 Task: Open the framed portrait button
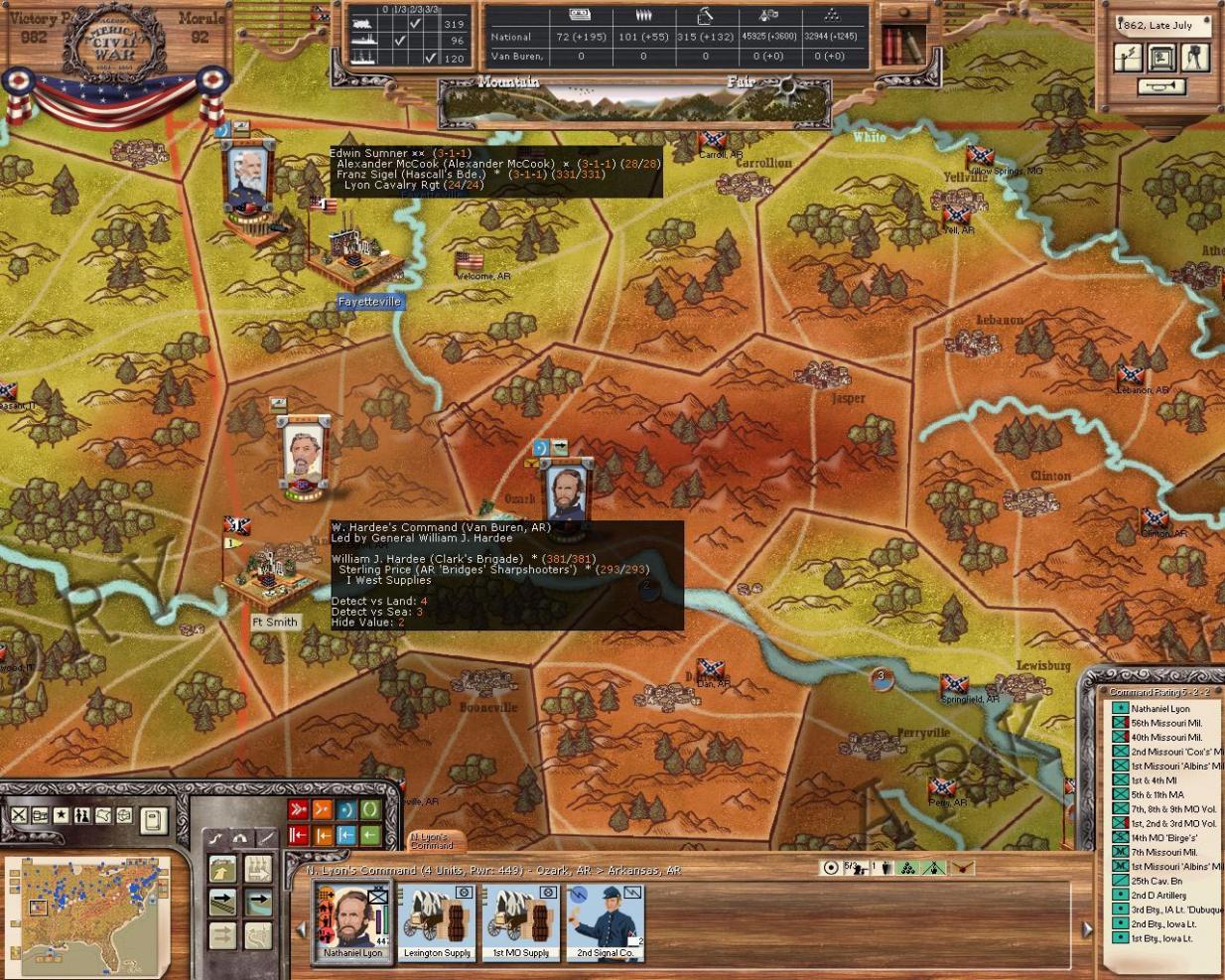(1161, 57)
